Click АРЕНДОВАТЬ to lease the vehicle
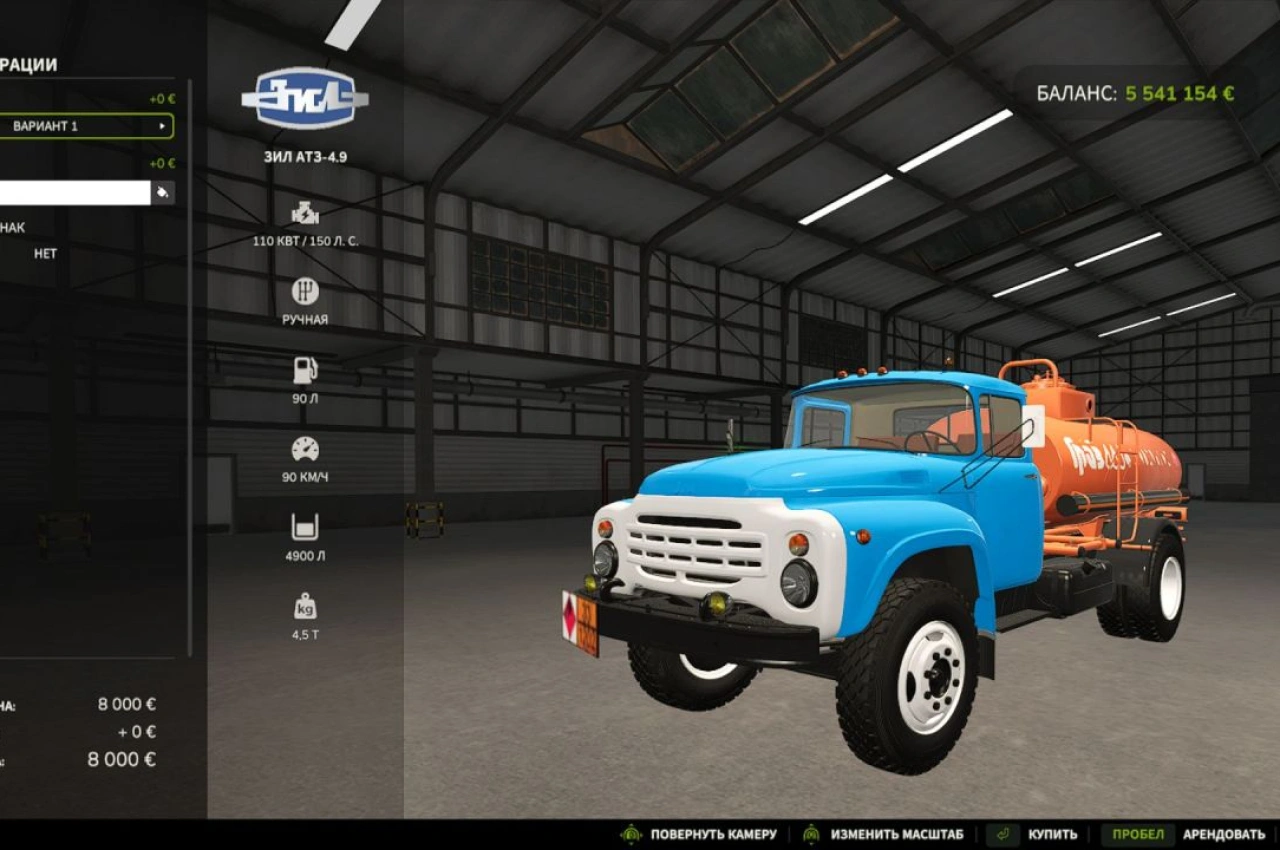The image size is (1280, 850). (x=1224, y=833)
